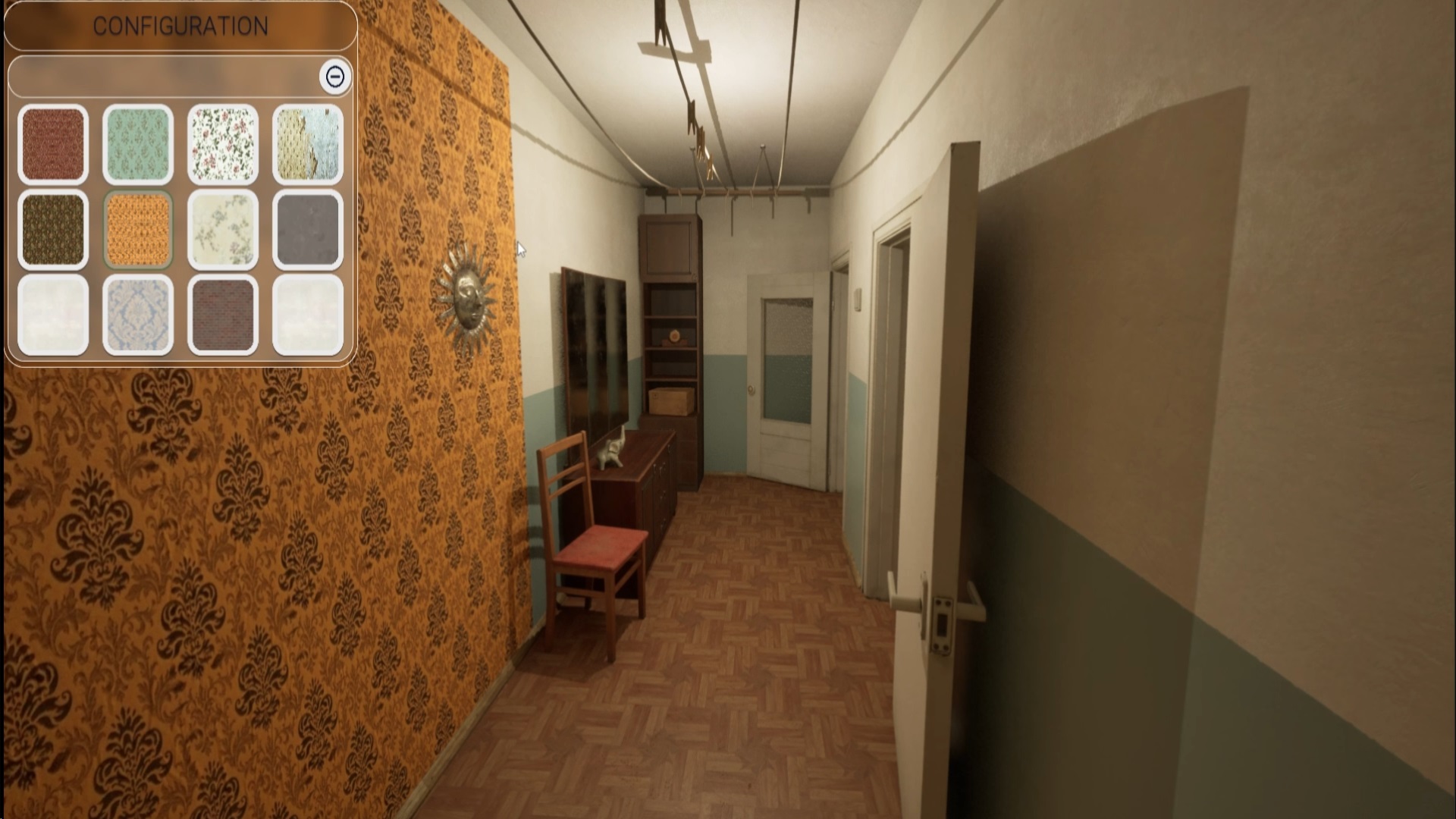
Task: Collapse the wallpaper section with the minus button
Action: click(x=335, y=77)
